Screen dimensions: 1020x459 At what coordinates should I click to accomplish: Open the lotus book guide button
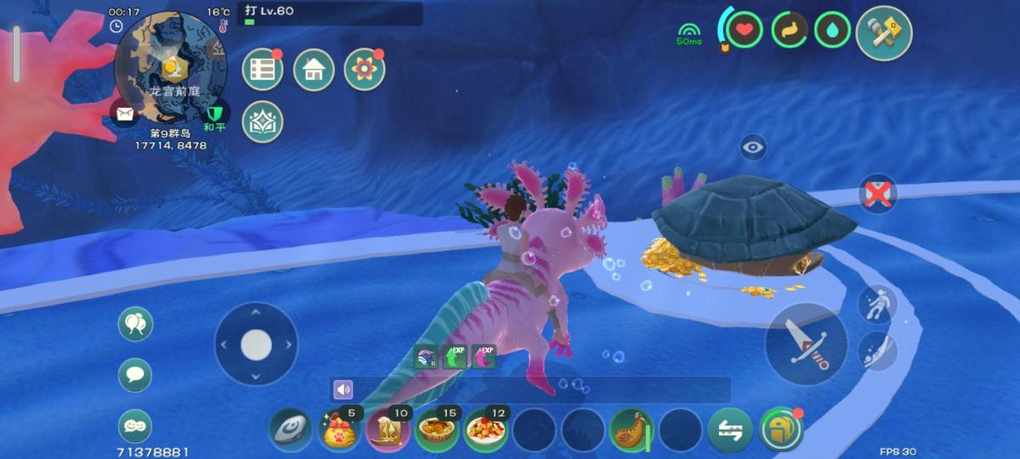click(x=262, y=121)
